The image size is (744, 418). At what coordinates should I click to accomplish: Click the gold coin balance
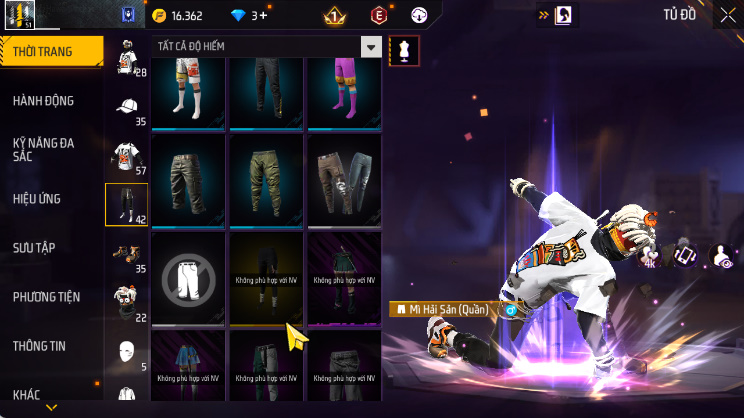pos(178,15)
